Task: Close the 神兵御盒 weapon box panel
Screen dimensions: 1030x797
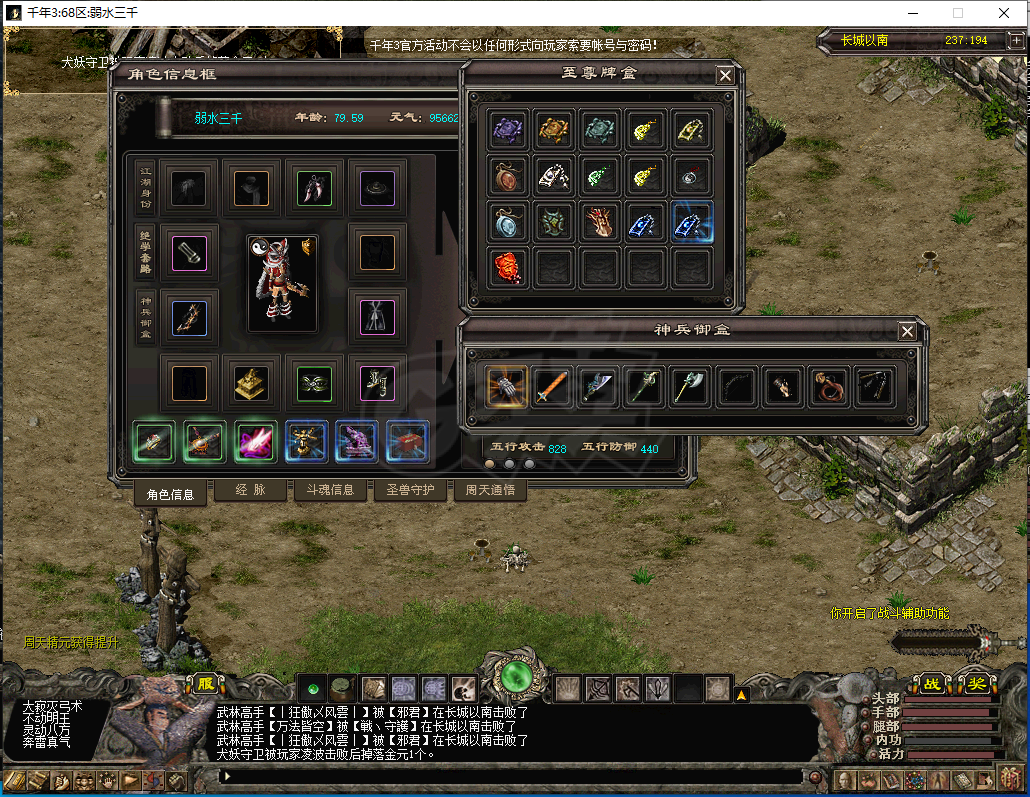Action: point(907,331)
